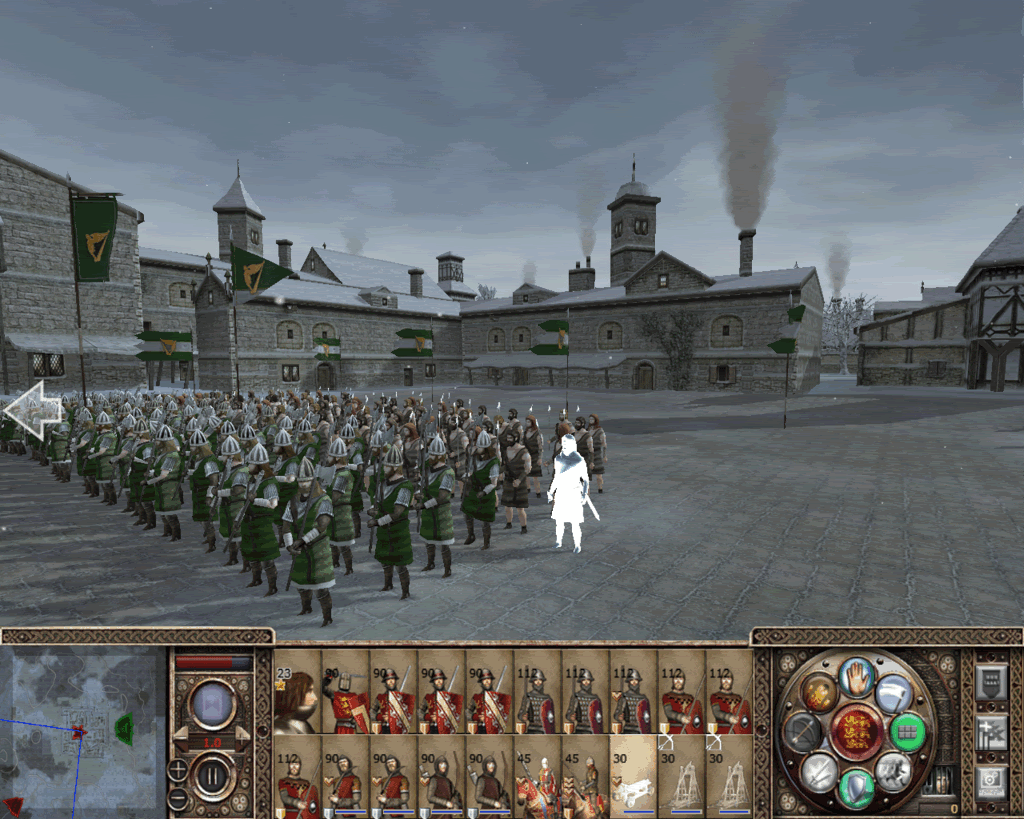Click the white arrow at left screen edge
The width and height of the screenshot is (1024, 819).
(x=32, y=410)
